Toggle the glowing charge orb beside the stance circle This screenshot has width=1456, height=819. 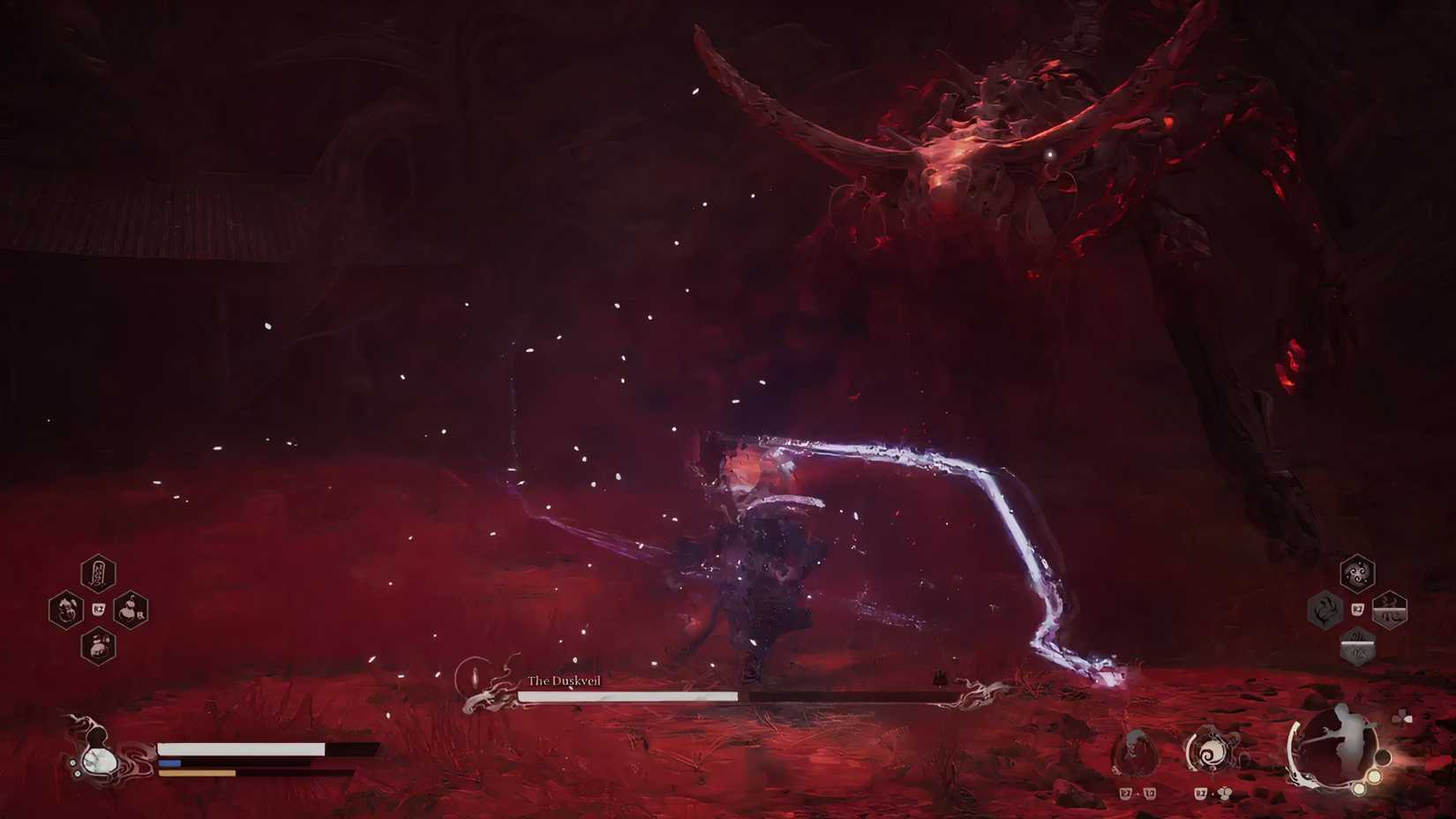coord(1373,777)
